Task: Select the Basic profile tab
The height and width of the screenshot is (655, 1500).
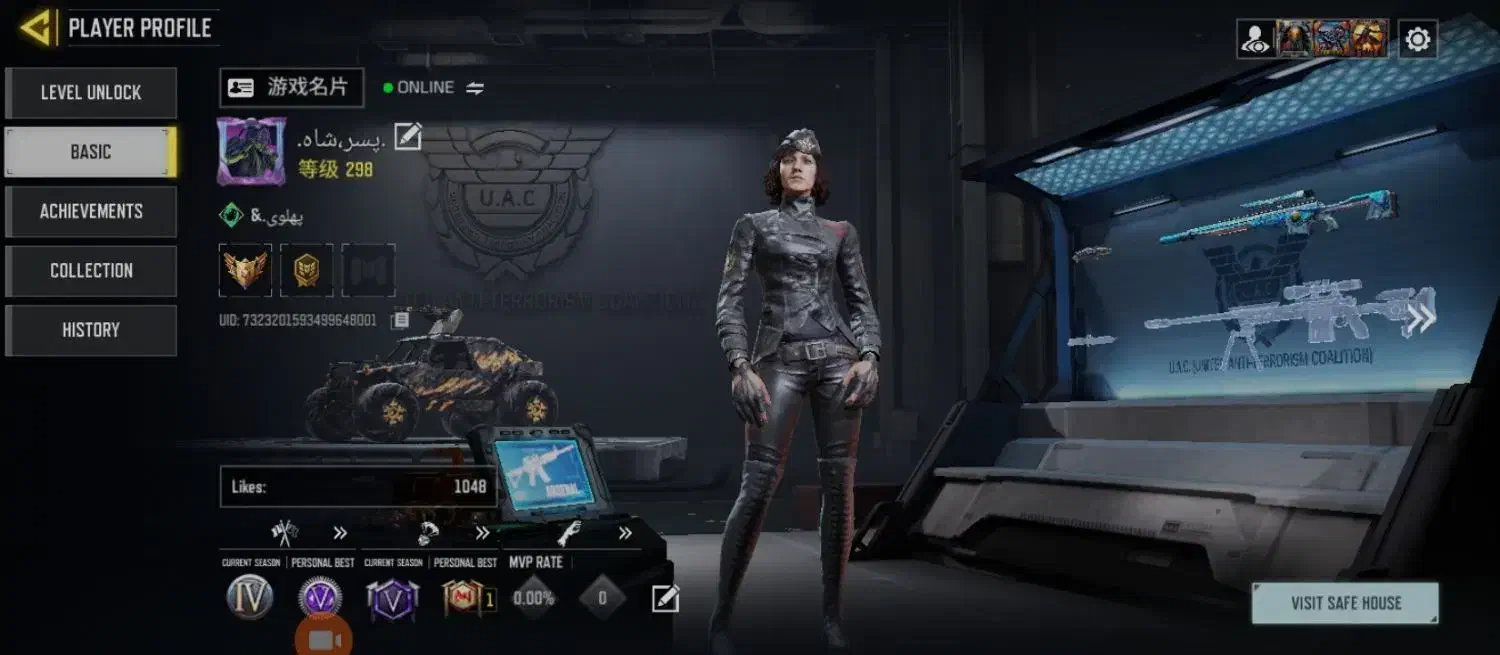Action: (x=91, y=152)
